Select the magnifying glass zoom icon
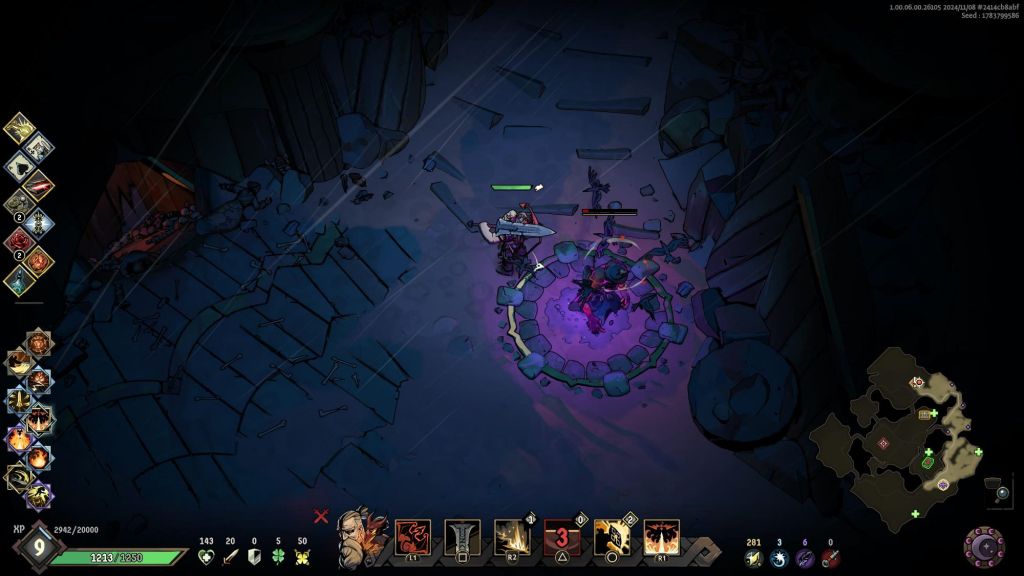The image size is (1024, 576). point(1003,492)
